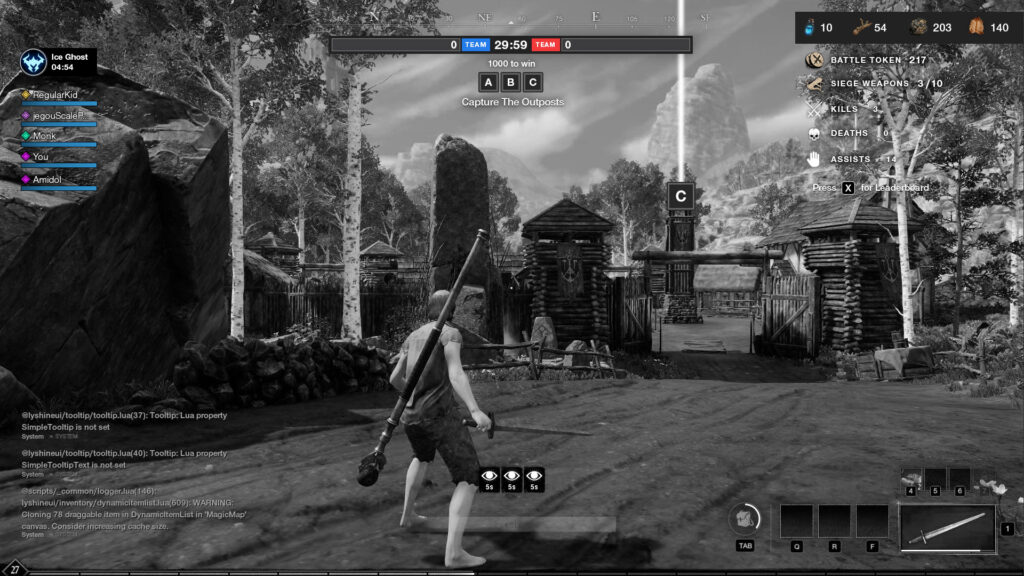Viewport: 1024px width, 576px height.
Task: Click the Battle Token coin icon
Action: (x=815, y=61)
